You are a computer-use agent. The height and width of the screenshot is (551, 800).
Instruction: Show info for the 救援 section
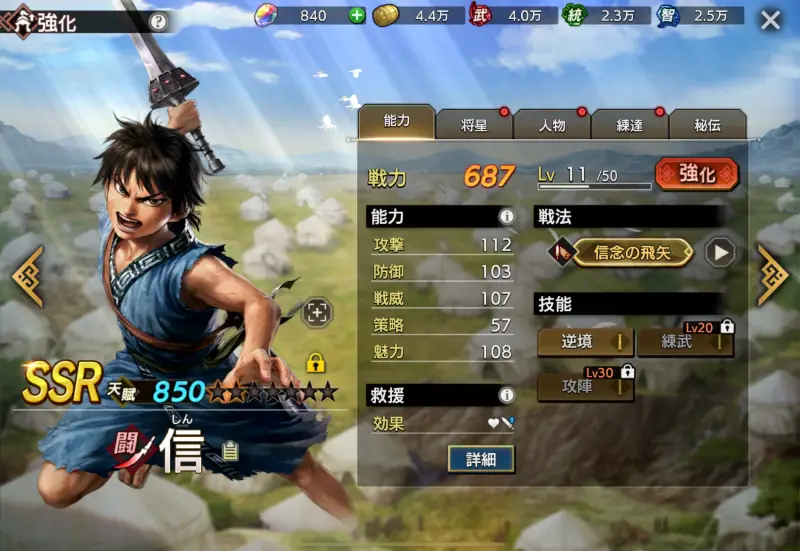(x=506, y=396)
